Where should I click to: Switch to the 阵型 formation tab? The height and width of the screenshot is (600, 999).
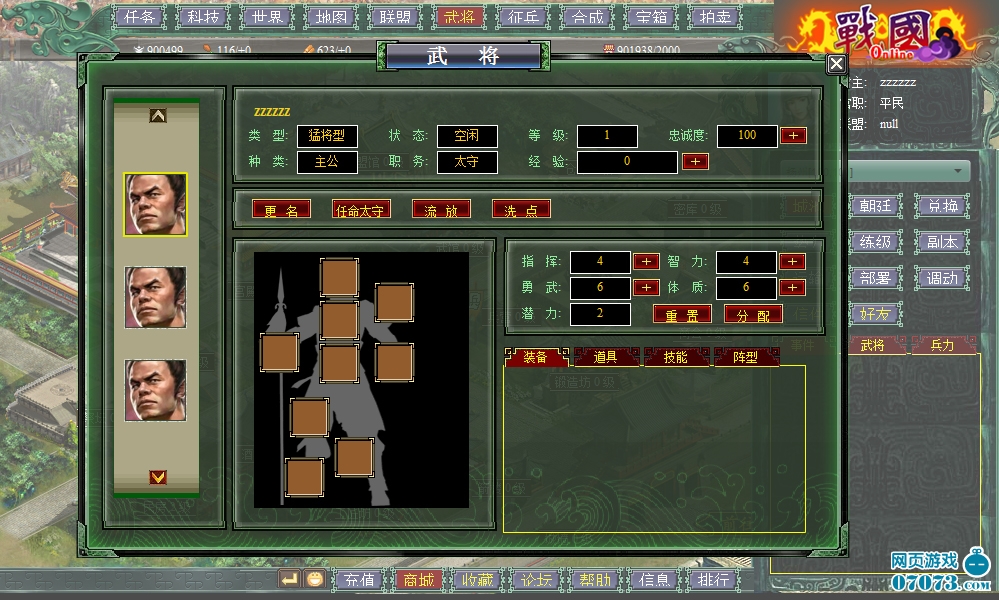click(x=745, y=357)
